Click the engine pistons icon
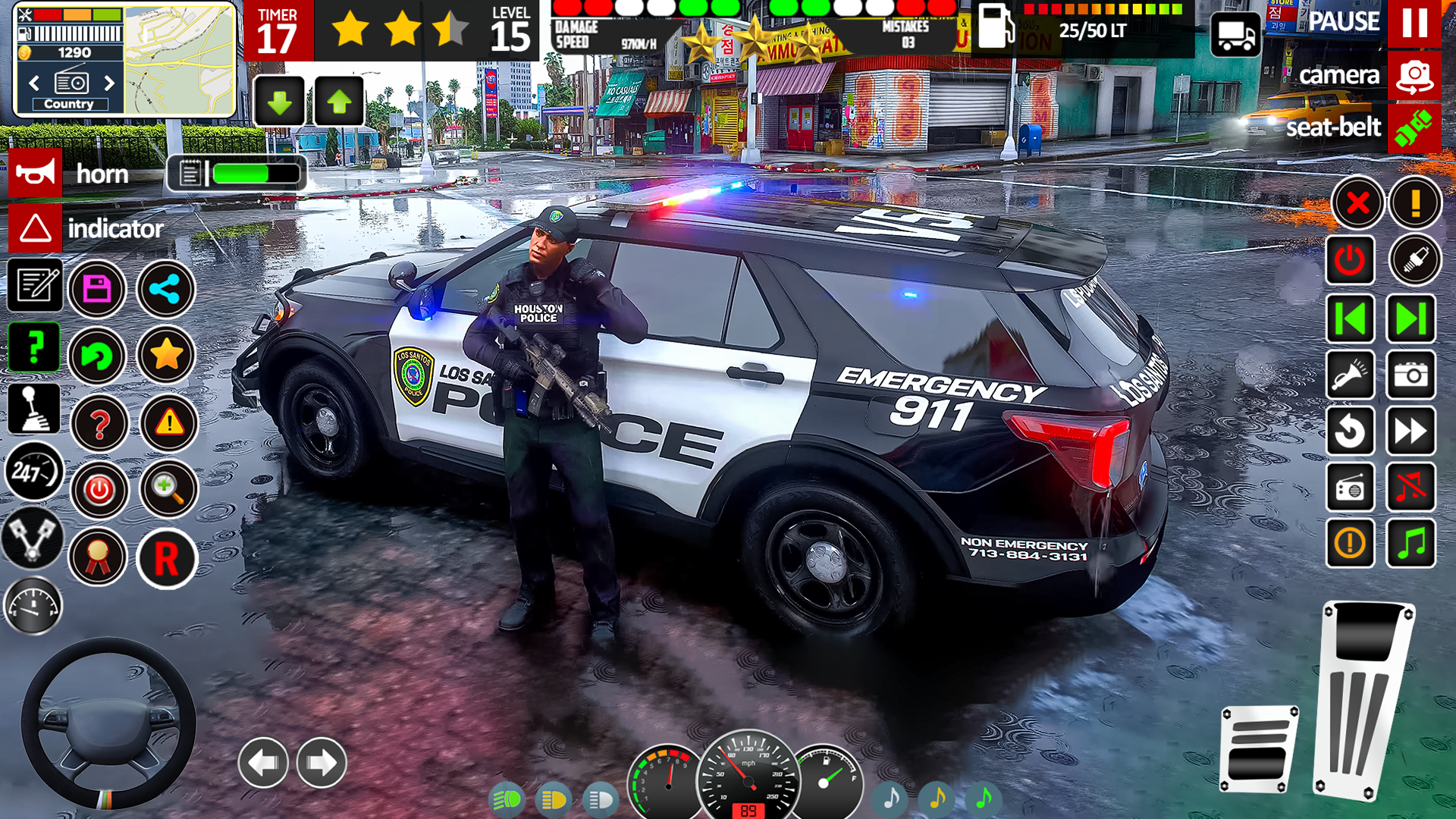1456x819 pixels. click(x=33, y=538)
